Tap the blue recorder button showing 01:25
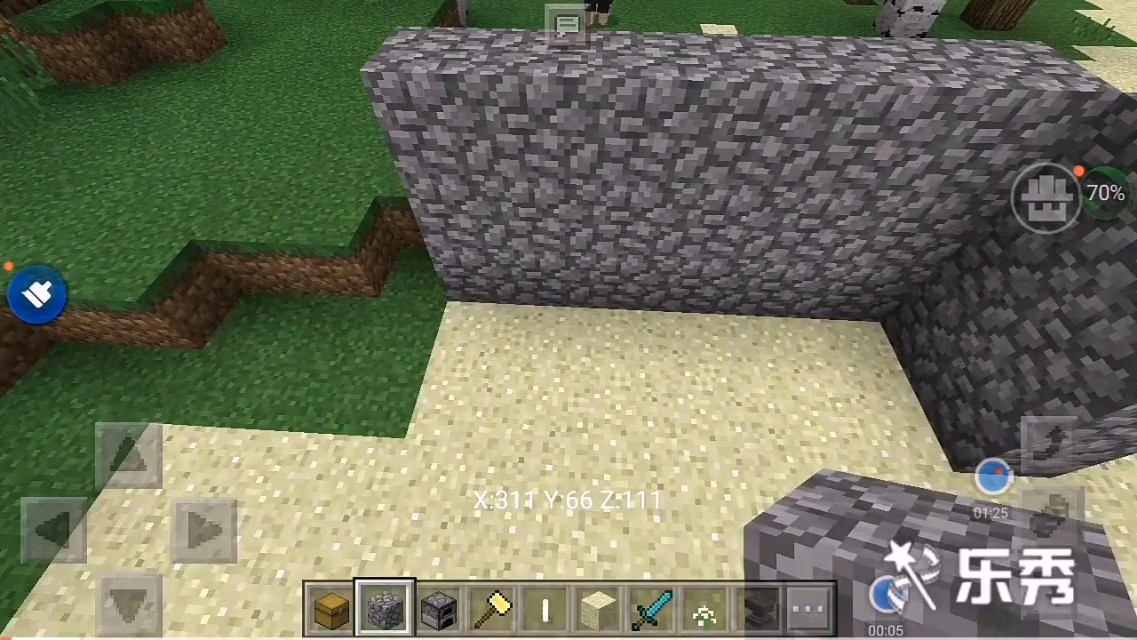The image size is (1137, 640). [992, 477]
